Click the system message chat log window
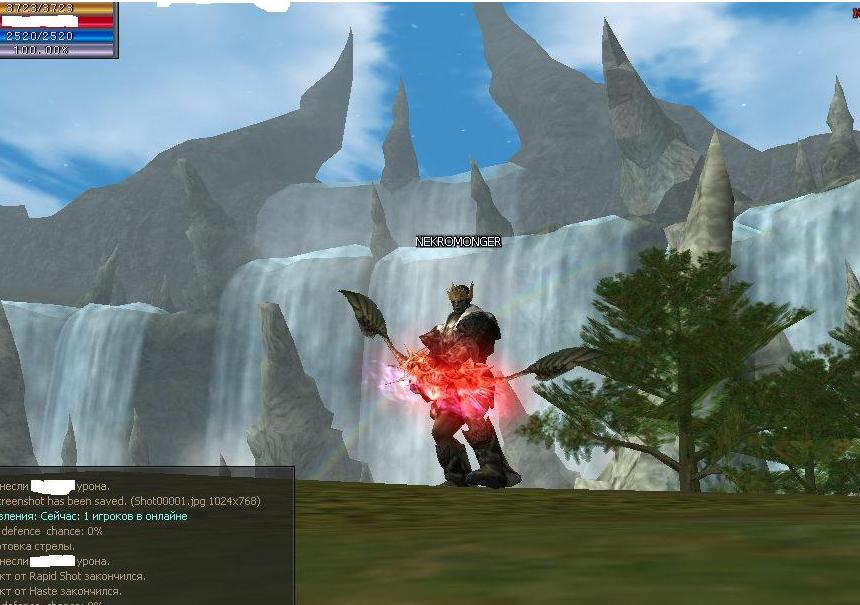 pos(146,536)
